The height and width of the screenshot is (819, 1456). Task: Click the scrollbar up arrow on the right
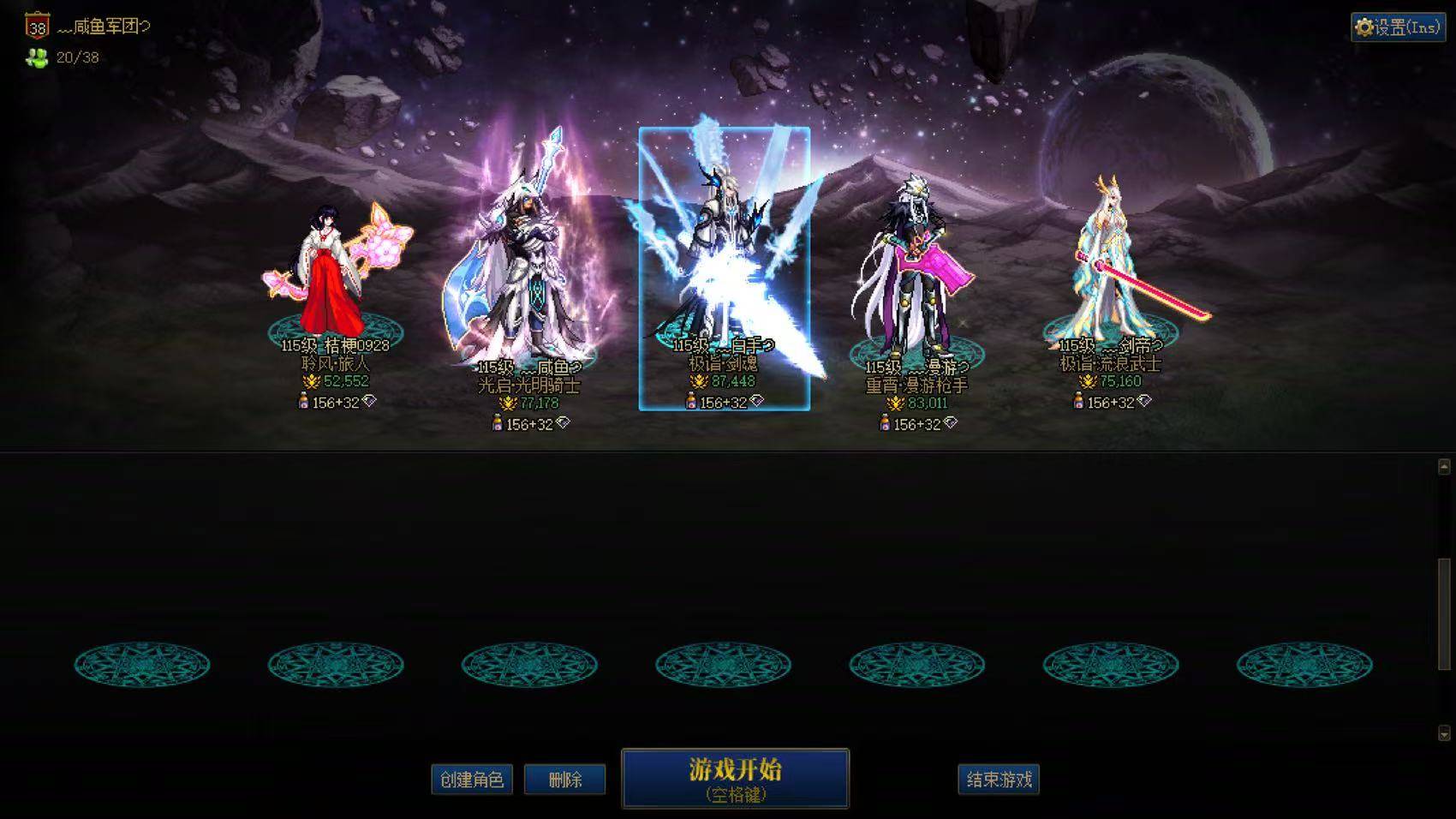click(1444, 467)
